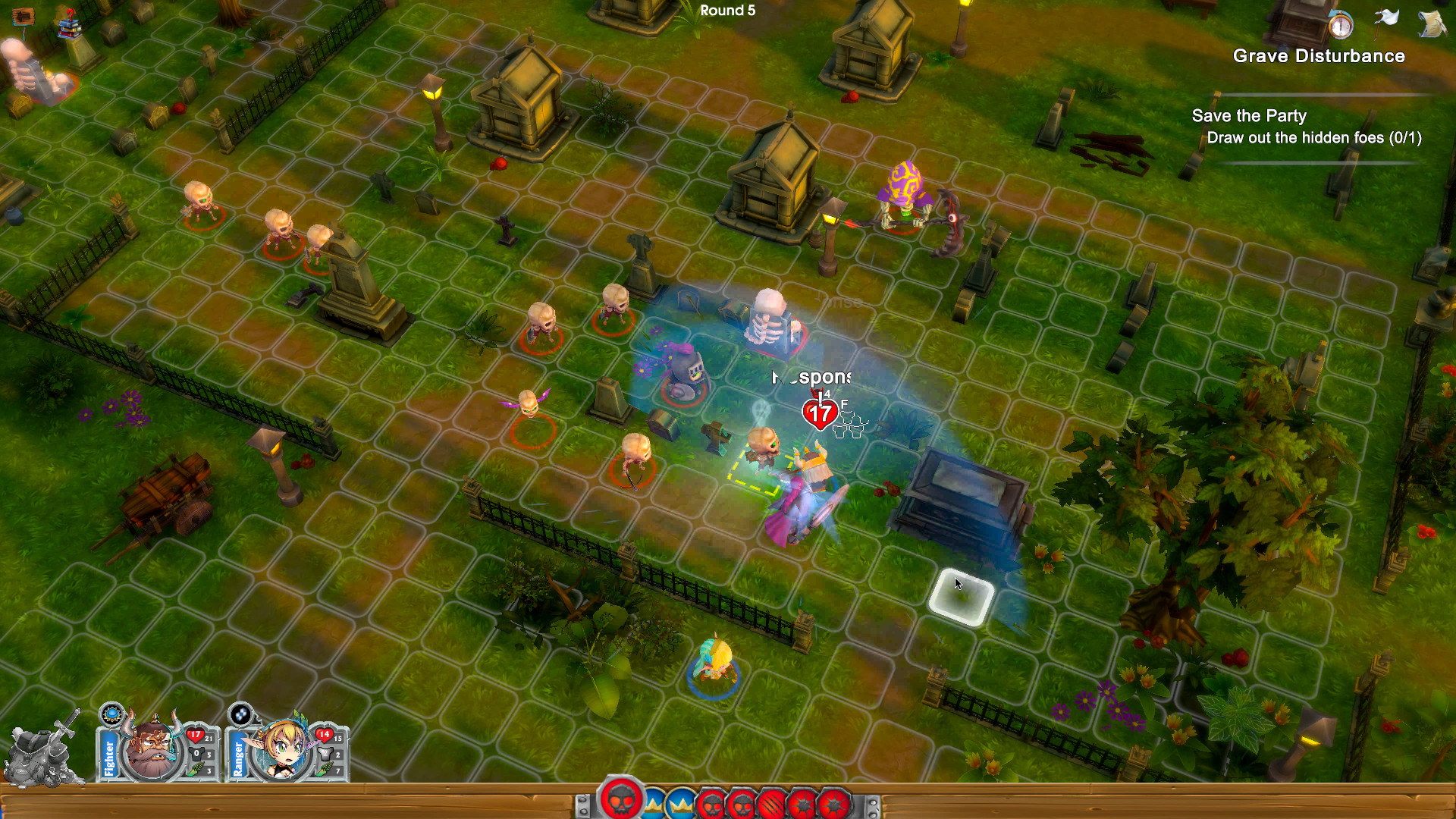Click the claw-marked enemy turn token

pyautogui.click(x=770, y=802)
